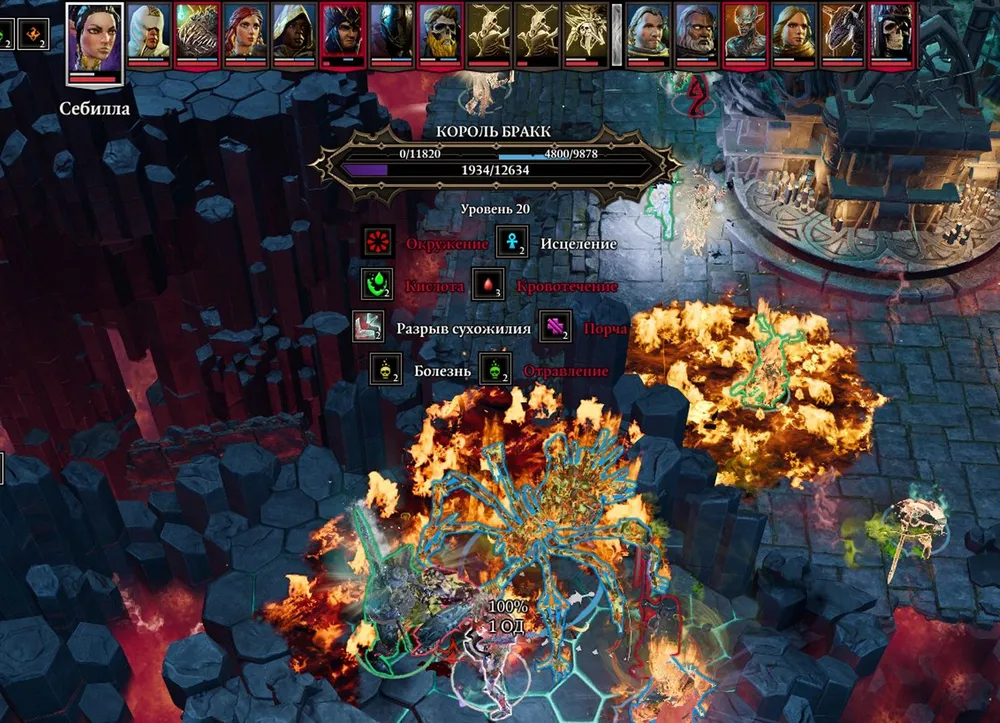Choose the golden-bearded skull portrait
Viewport: 1000px width, 723px height.
440,32
